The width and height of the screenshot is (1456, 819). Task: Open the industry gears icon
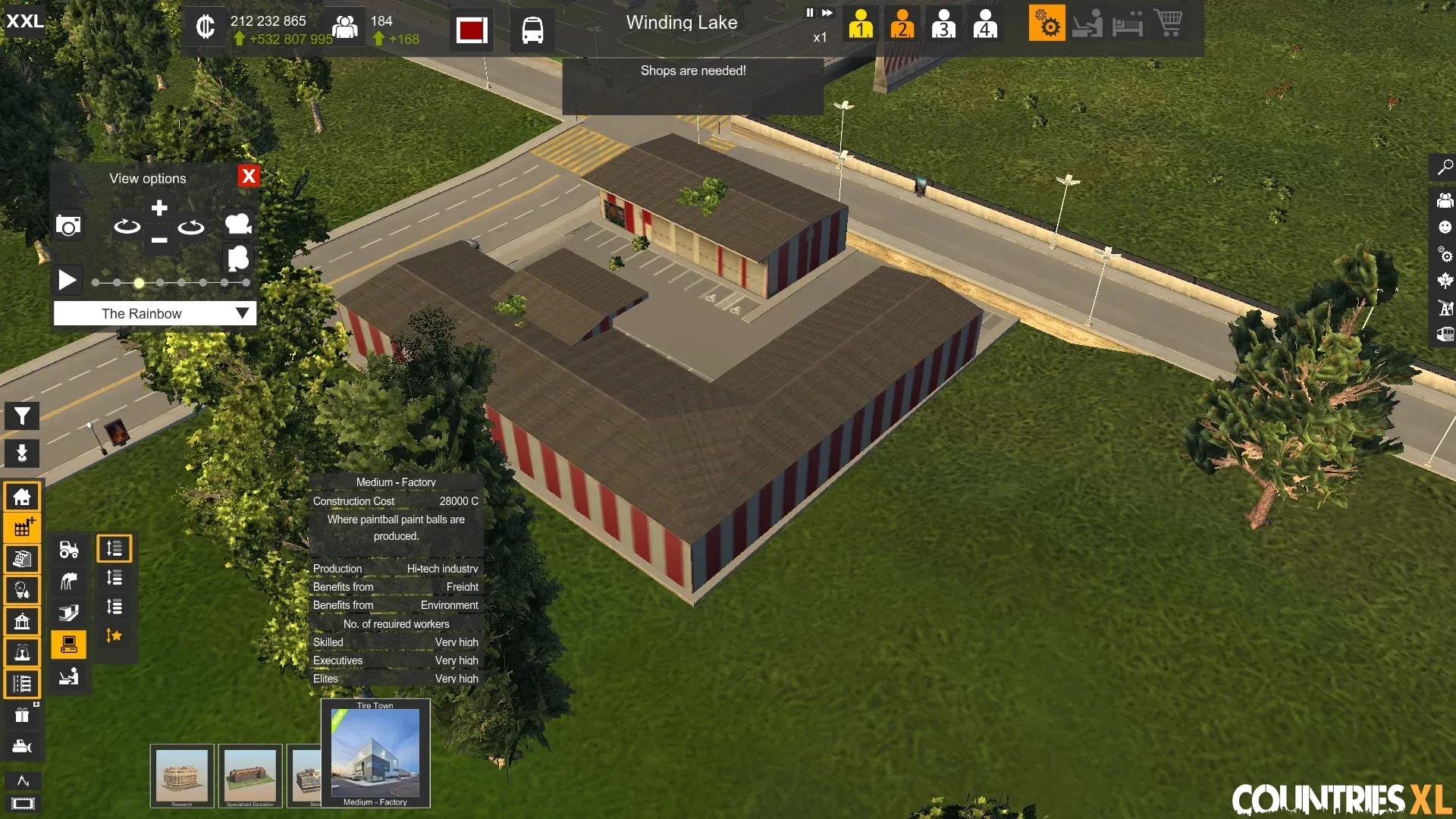pos(1046,24)
